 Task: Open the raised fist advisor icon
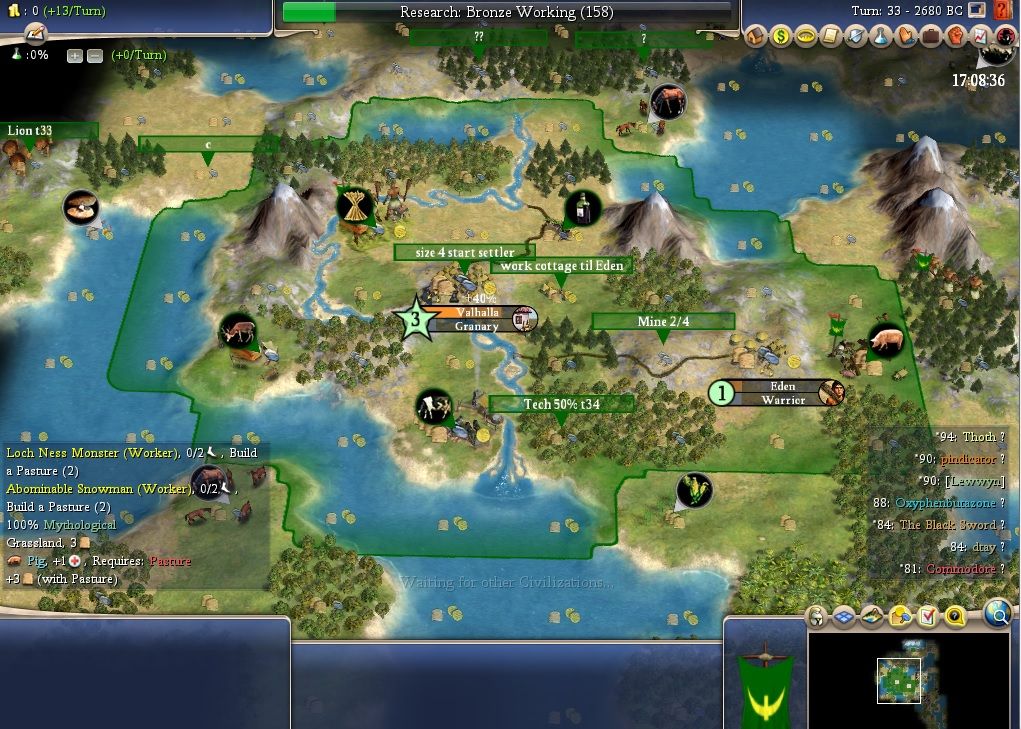[x=955, y=37]
